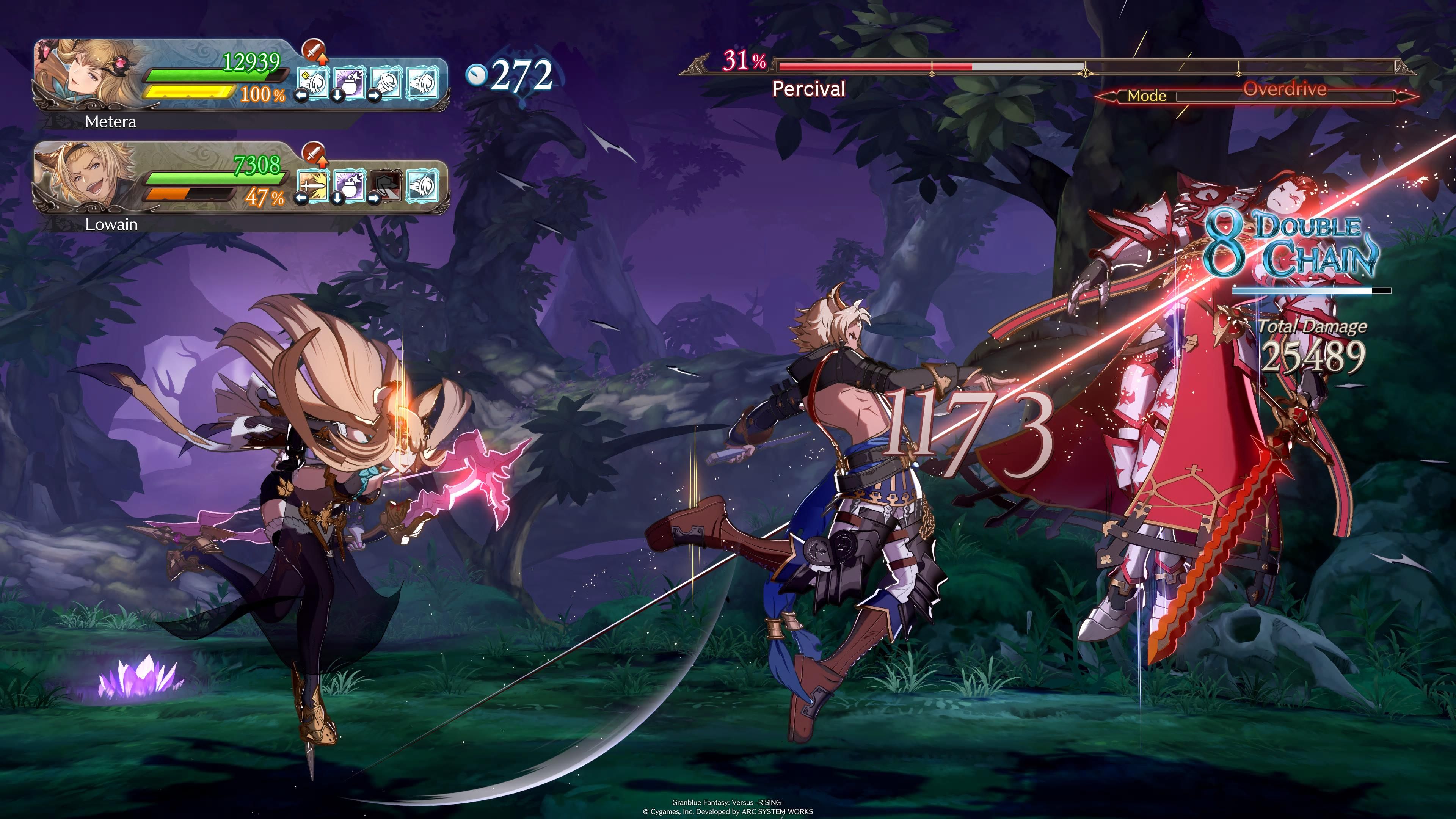The width and height of the screenshot is (1456, 819).
Task: Select Lowain's greyed-out shield skill icon
Action: pyautogui.click(x=386, y=185)
